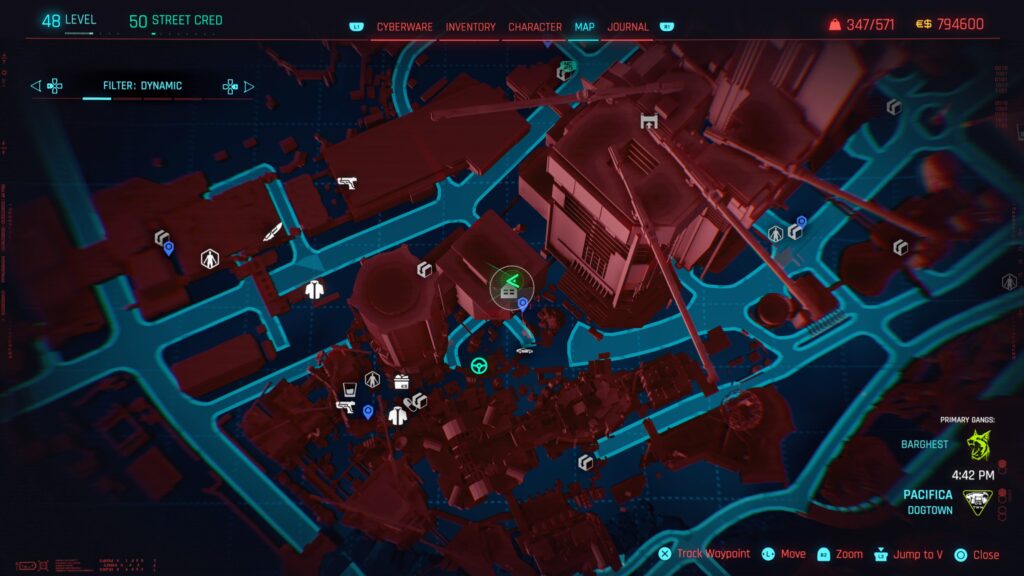This screenshot has width=1024, height=576.
Task: Cycle map filter with the left arrow
Action: (36, 86)
